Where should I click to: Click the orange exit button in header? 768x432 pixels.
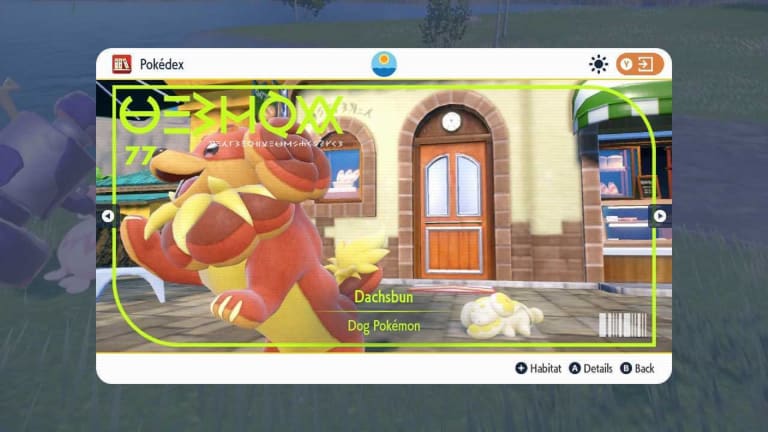(640, 65)
